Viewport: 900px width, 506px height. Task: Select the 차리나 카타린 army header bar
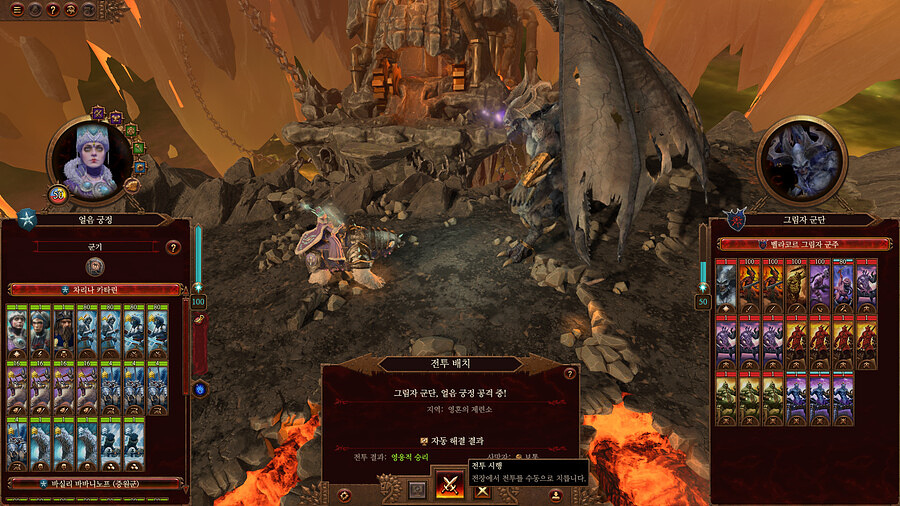coord(94,290)
